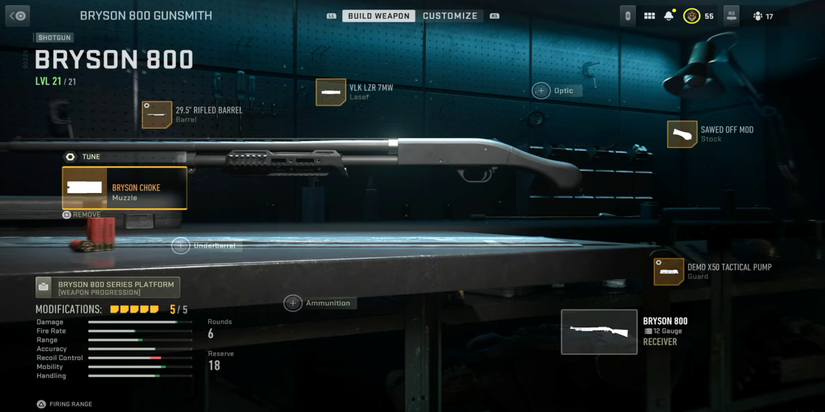This screenshot has width=825, height=412.
Task: Open the Customize tab
Action: [450, 16]
